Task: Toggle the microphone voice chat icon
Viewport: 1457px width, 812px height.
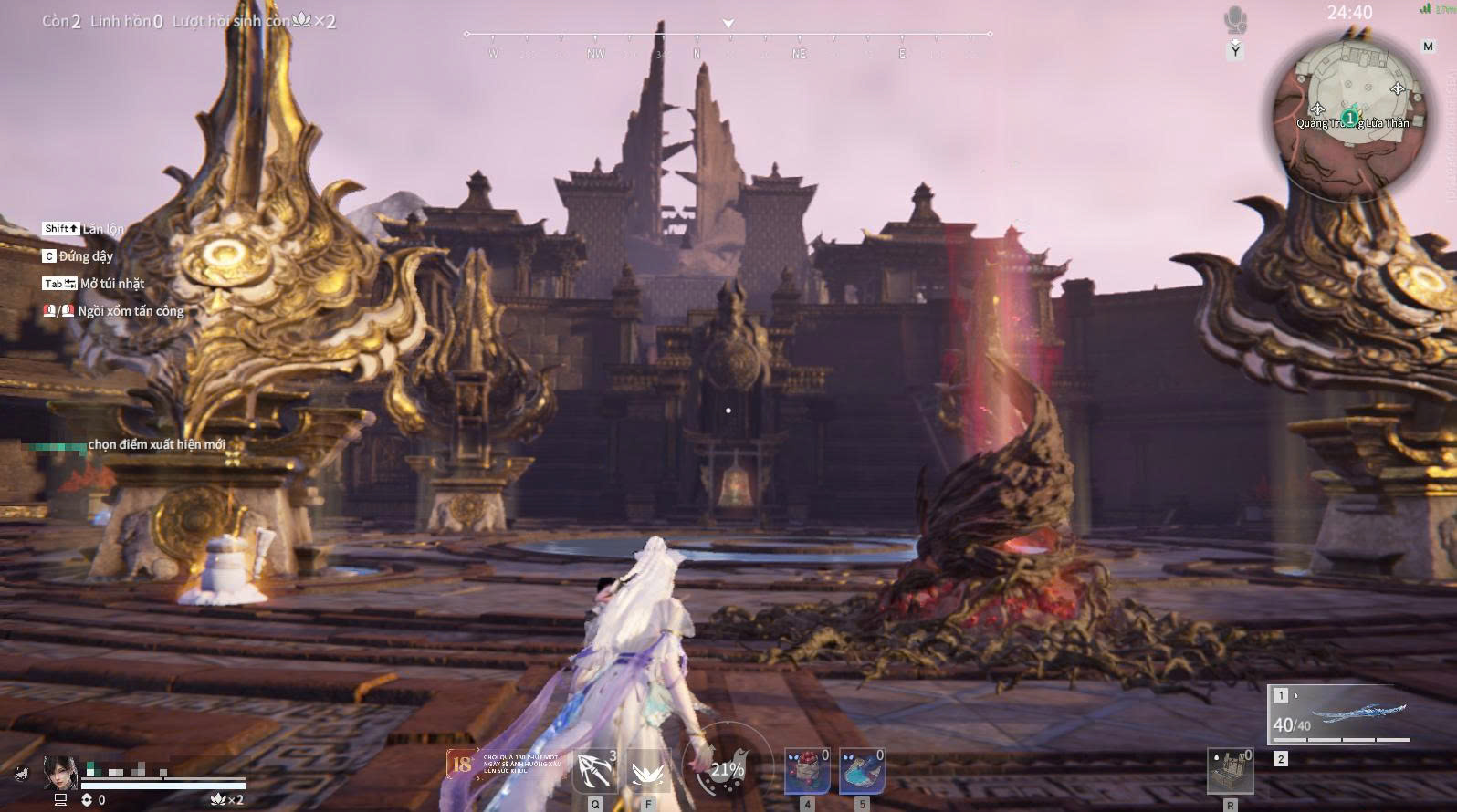Action: tap(1235, 20)
